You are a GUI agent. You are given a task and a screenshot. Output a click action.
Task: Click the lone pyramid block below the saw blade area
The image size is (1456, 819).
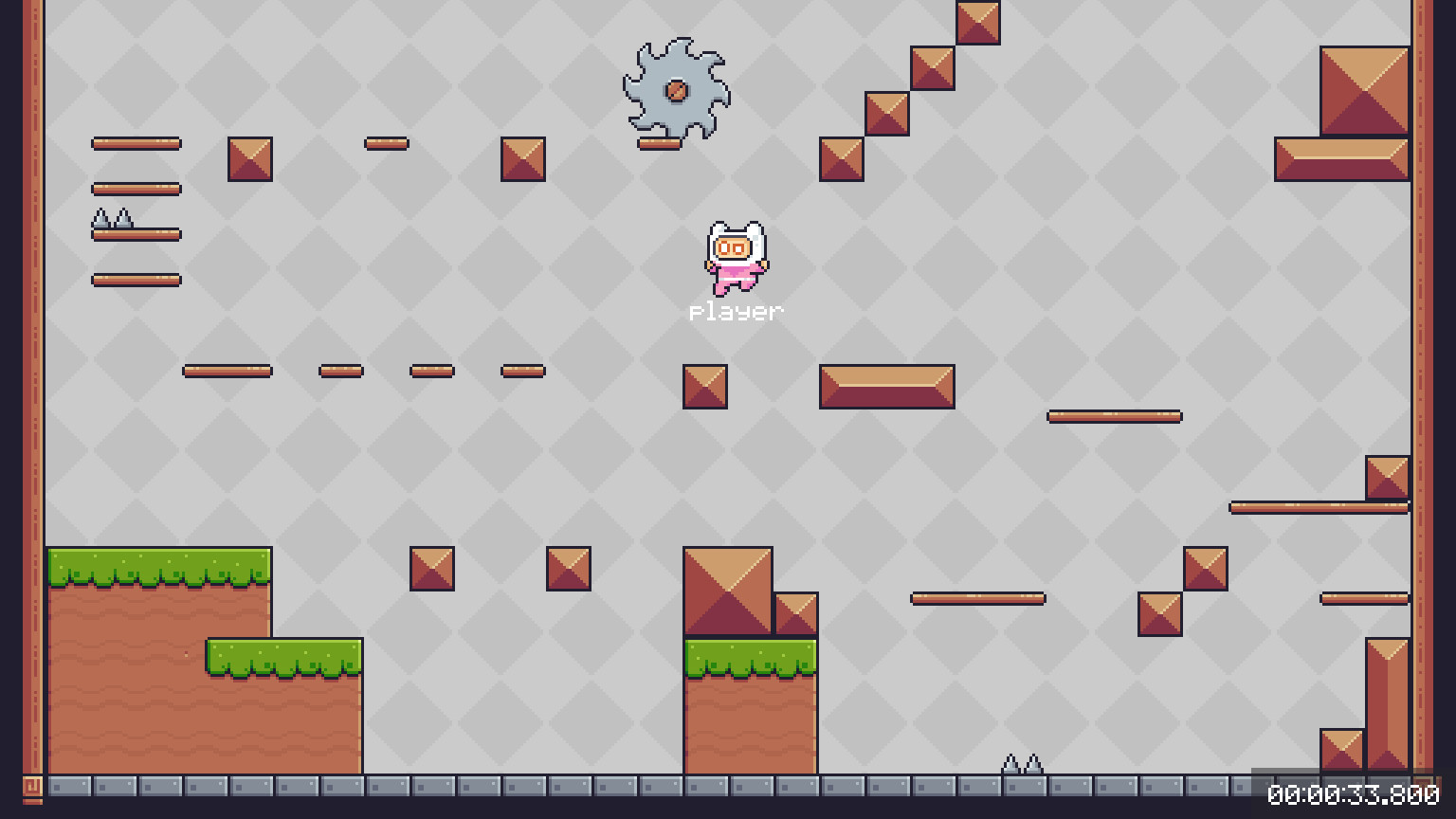(x=704, y=386)
